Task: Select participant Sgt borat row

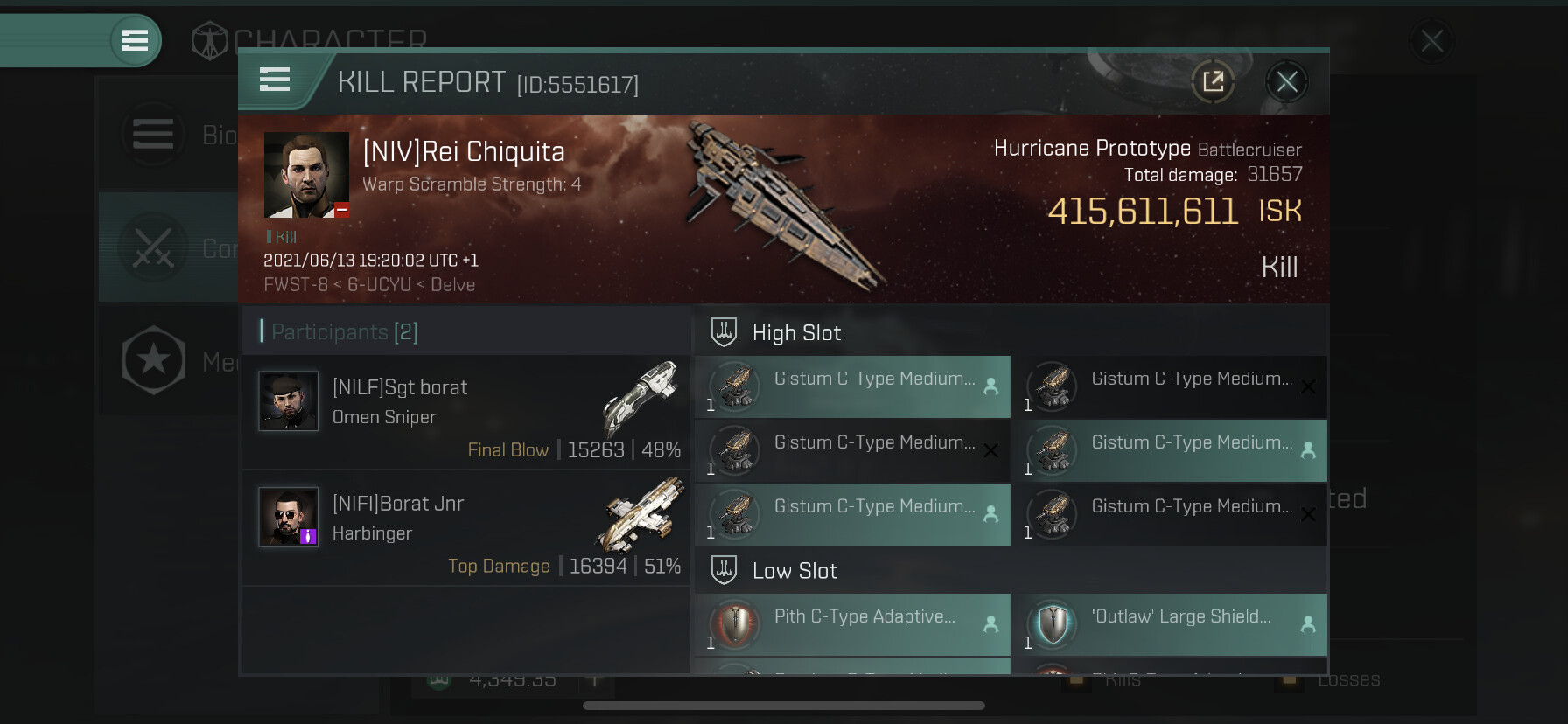Action: point(465,412)
